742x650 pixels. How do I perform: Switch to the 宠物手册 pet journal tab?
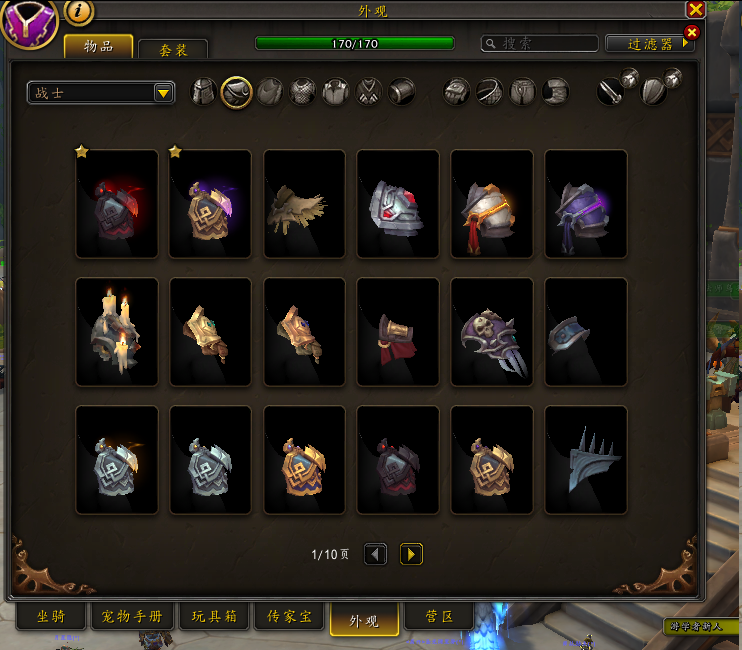pyautogui.click(x=132, y=616)
